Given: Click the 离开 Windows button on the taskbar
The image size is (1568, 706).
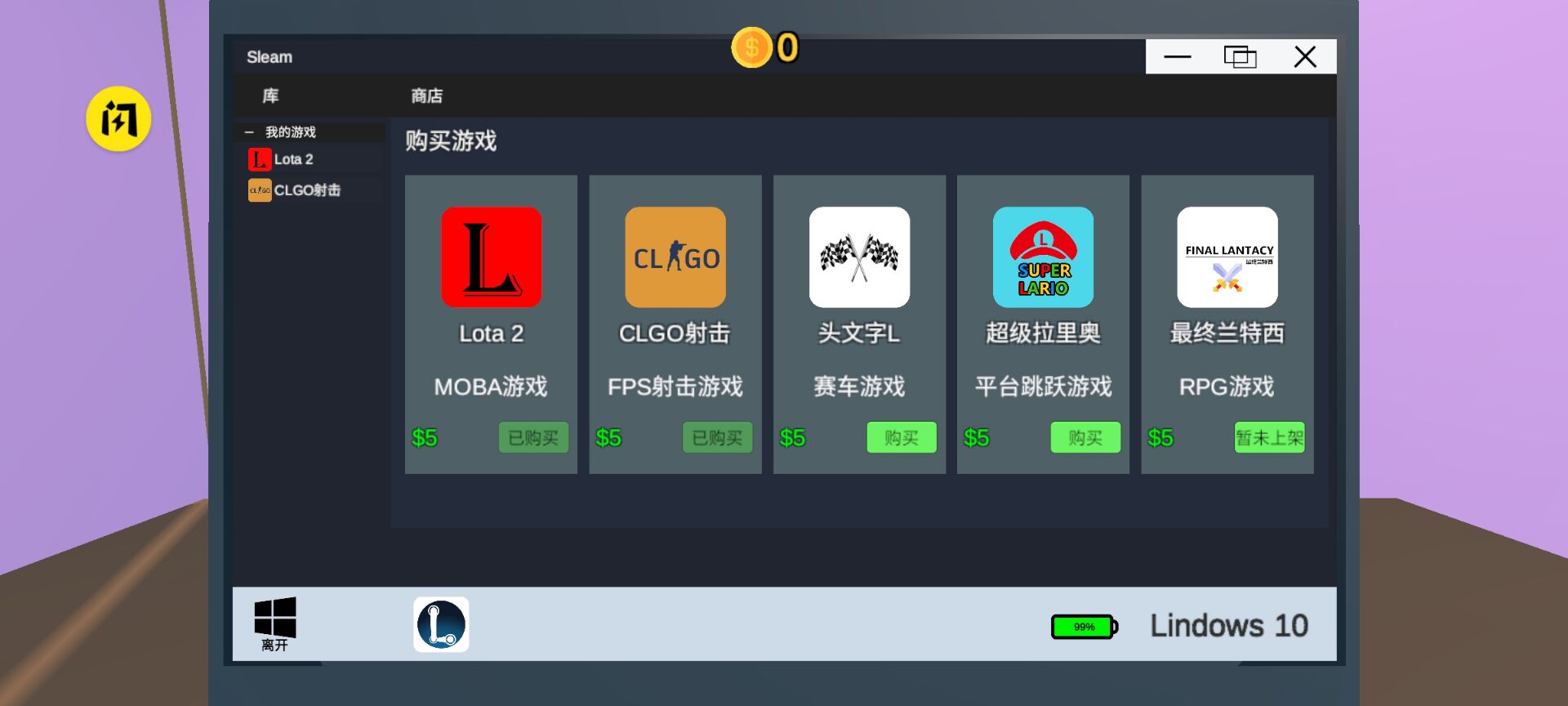Looking at the screenshot, I should [x=275, y=623].
